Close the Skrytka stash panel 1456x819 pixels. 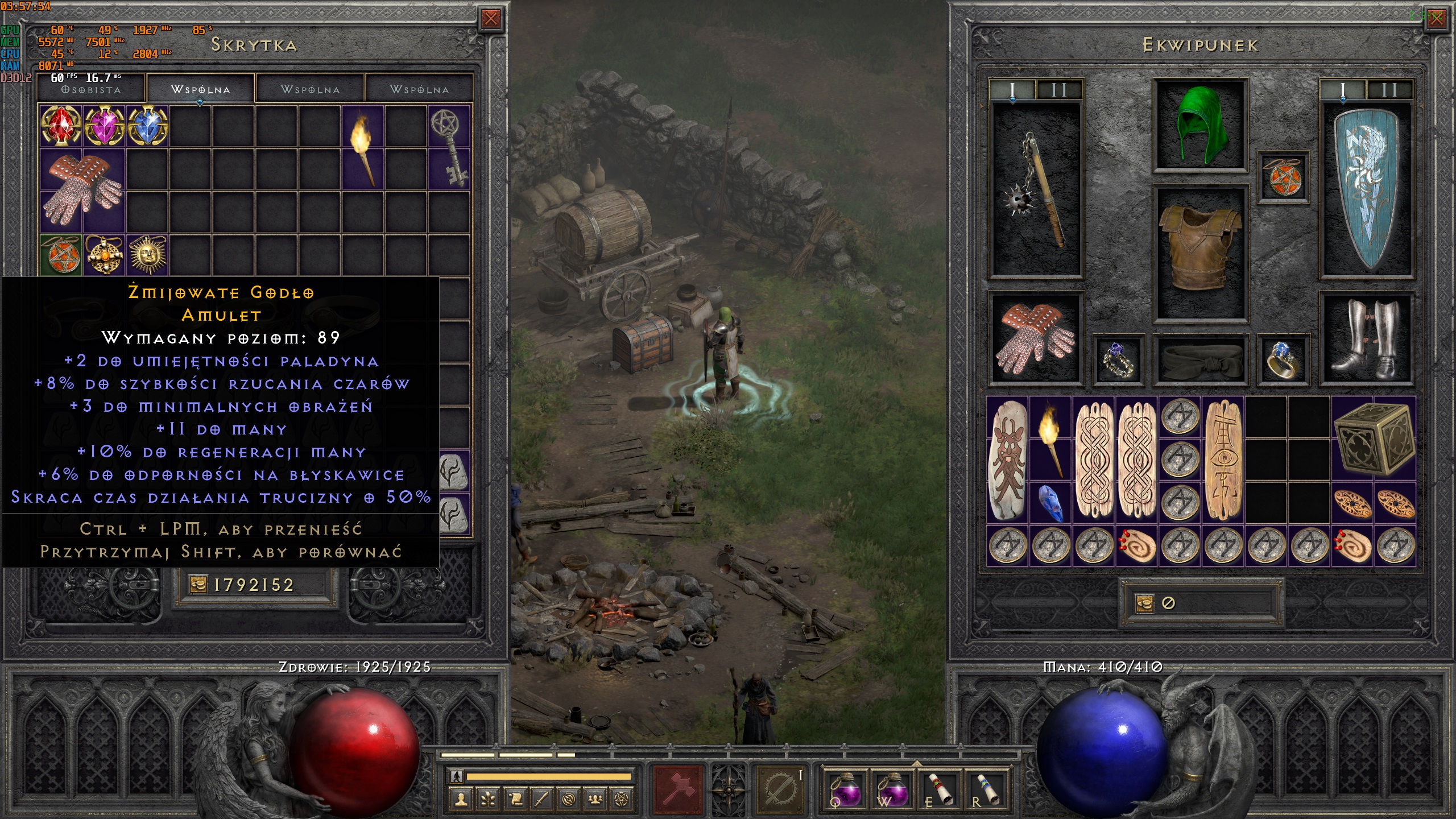(x=490, y=19)
